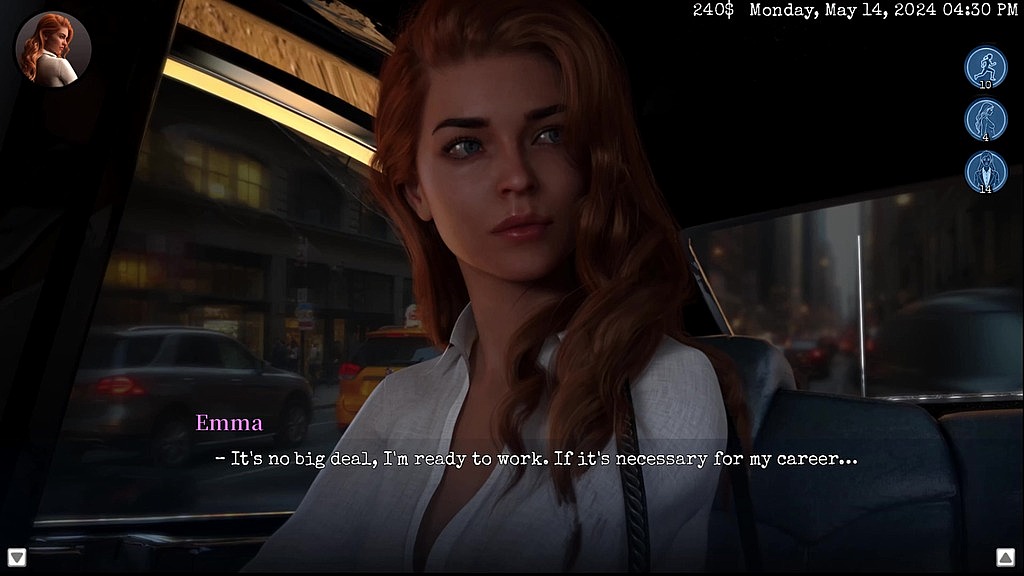1024x576 pixels.
Task: Click the down-arrow button in the bottom-left corner
Action: (x=17, y=557)
